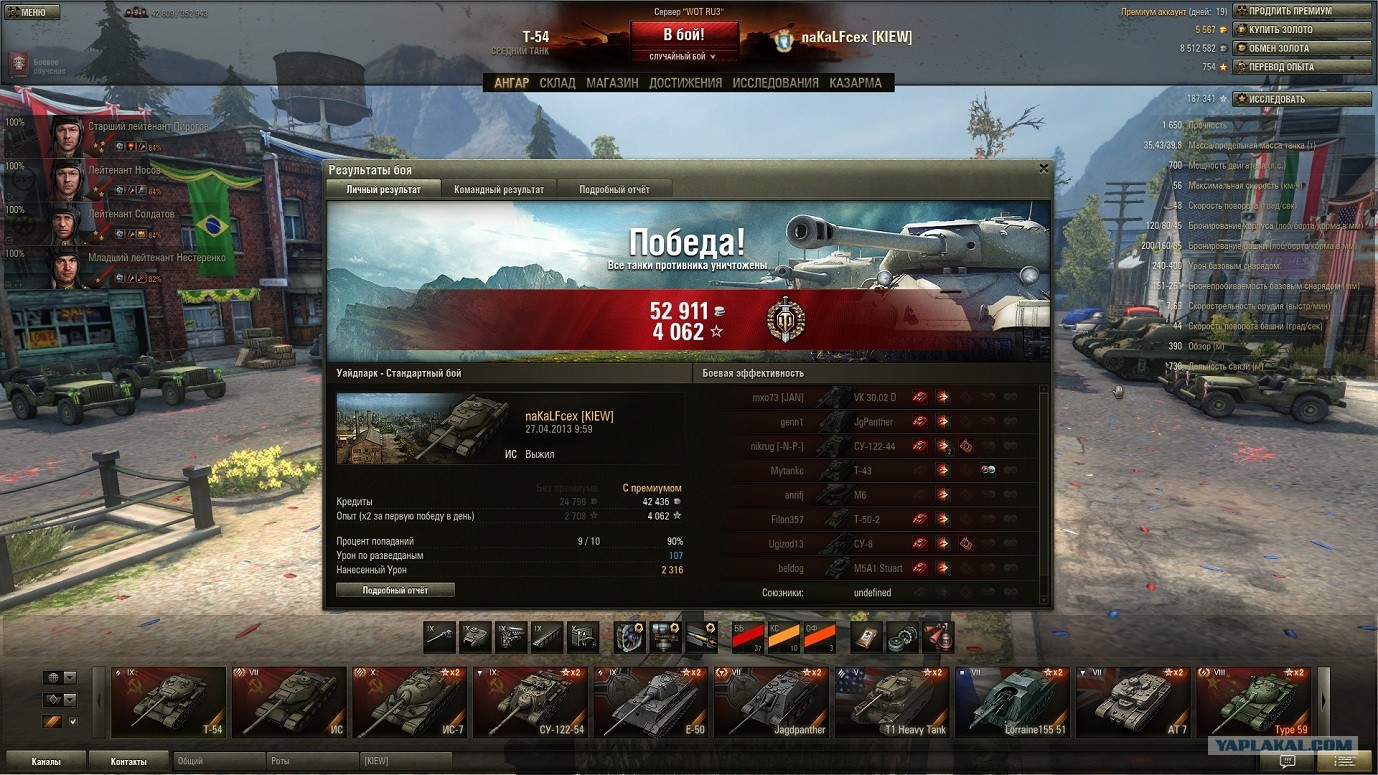Viewport: 1378px width, 775px height.
Task: Open the Обмен золота option
Action: tap(1301, 48)
